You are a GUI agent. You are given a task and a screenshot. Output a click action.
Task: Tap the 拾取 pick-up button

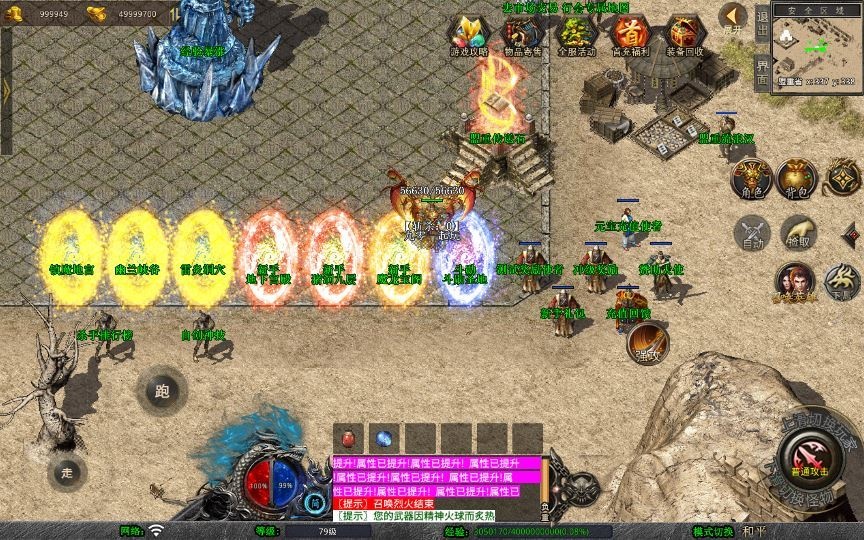coord(797,234)
